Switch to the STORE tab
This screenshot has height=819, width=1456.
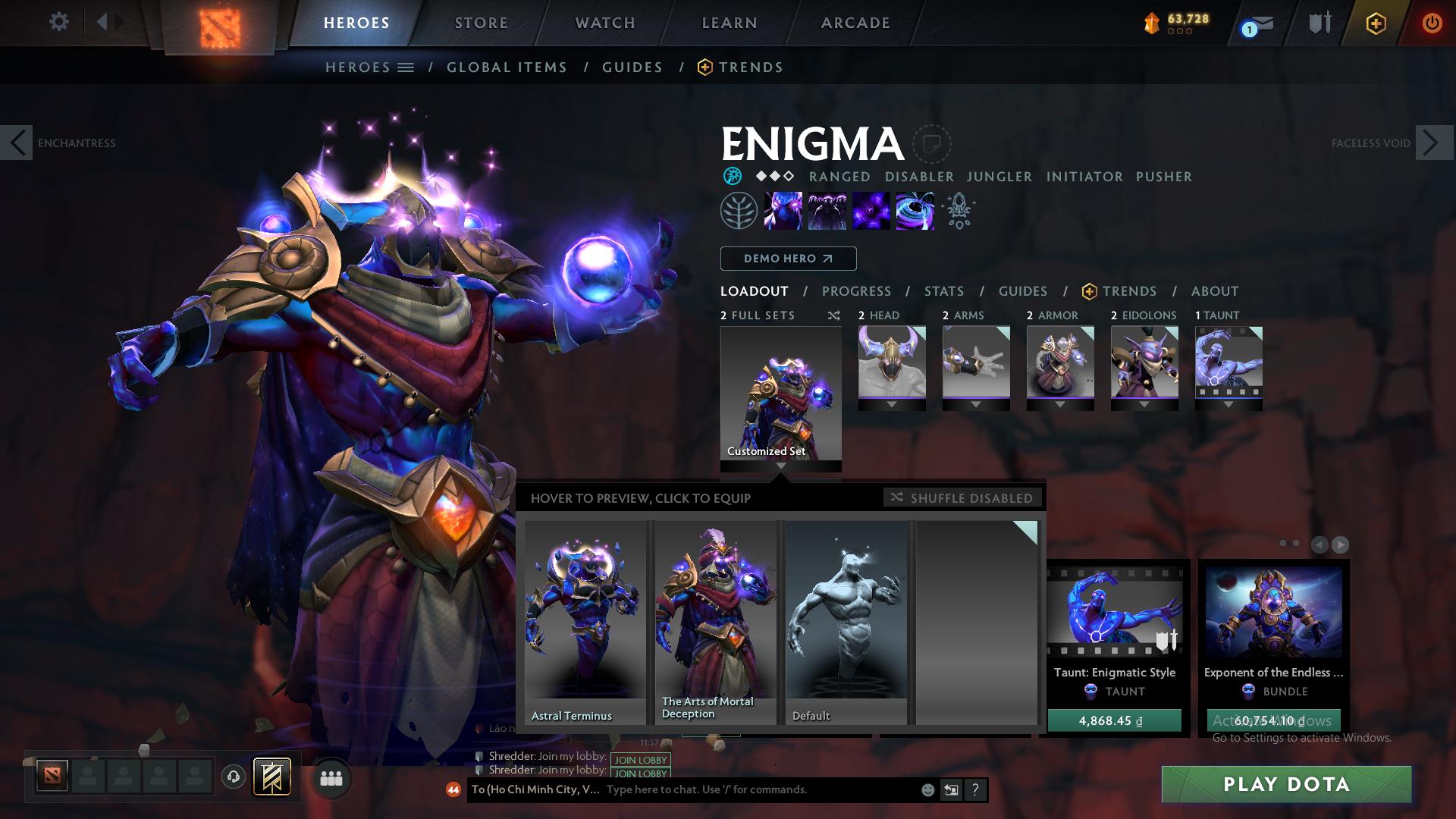481,23
